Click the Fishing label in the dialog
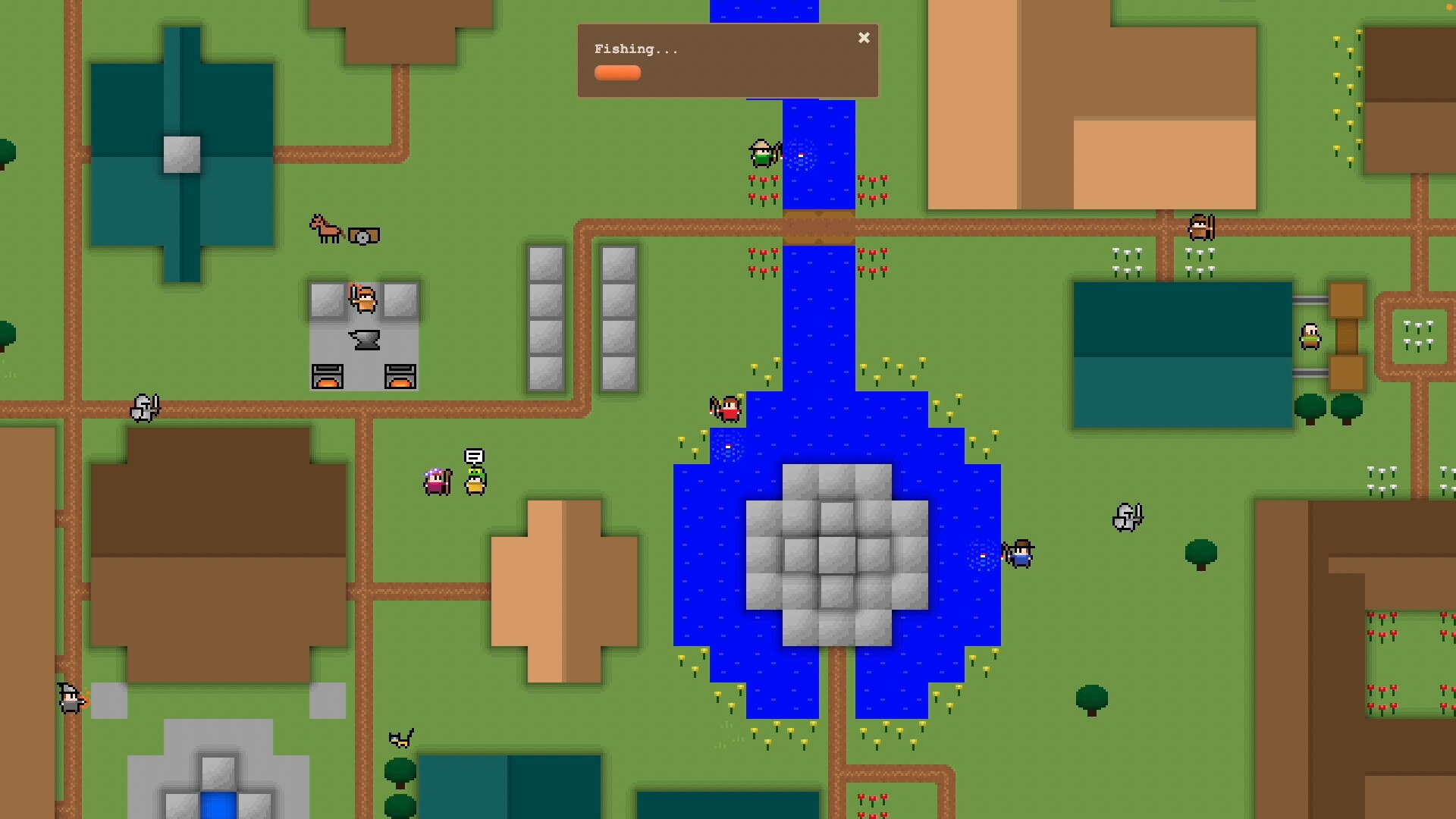 click(x=636, y=49)
